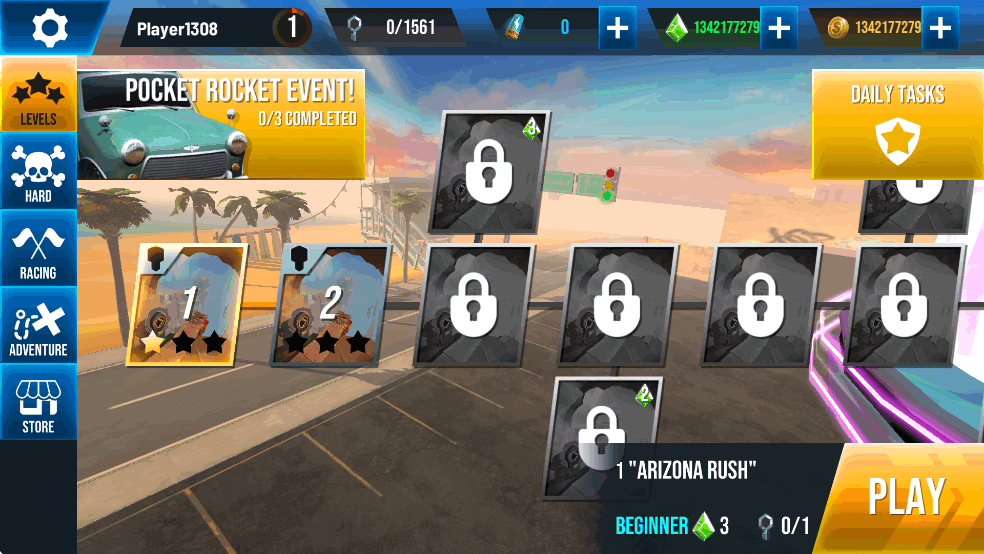Show the Daily Tasks panel
This screenshot has width=984, height=554.
897,124
